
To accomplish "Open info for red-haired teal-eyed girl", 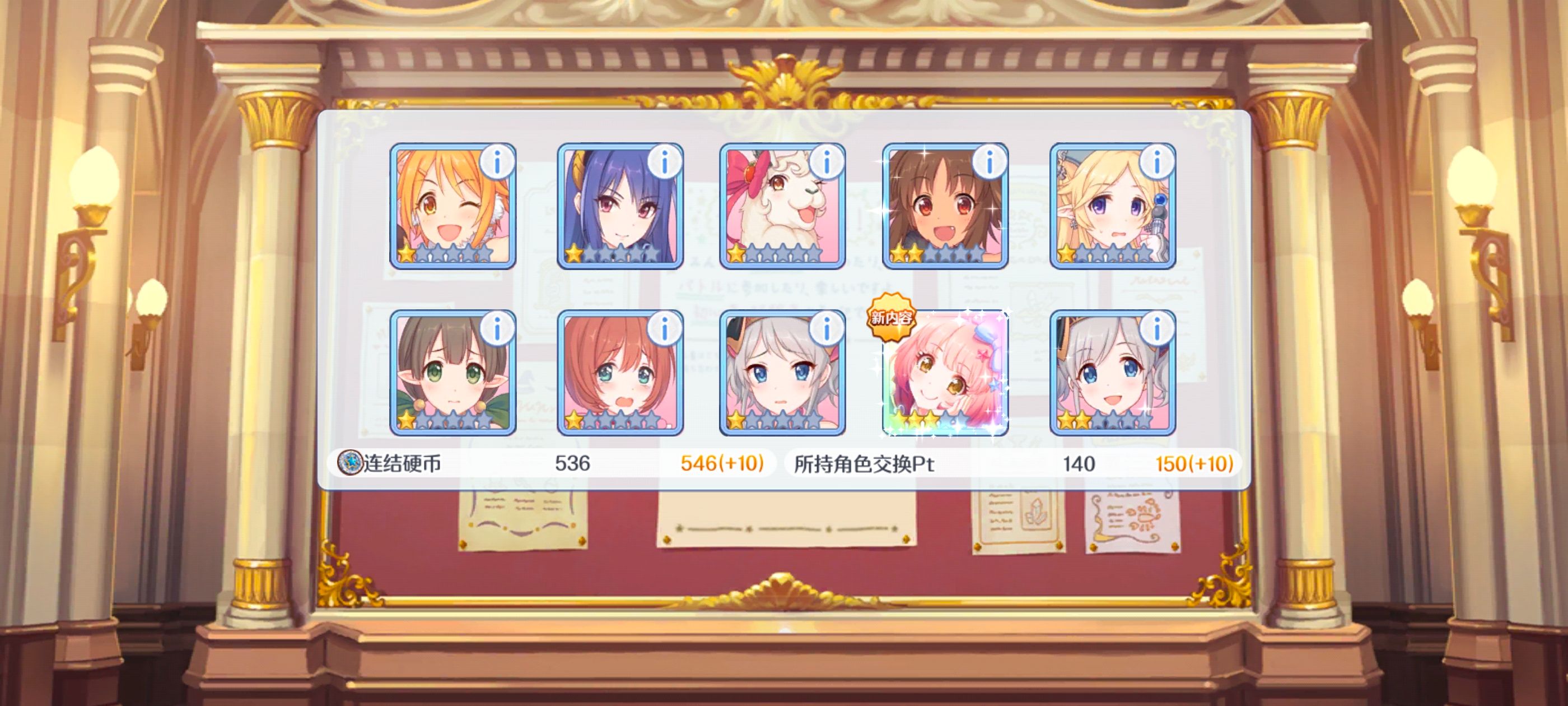I will click(664, 329).
